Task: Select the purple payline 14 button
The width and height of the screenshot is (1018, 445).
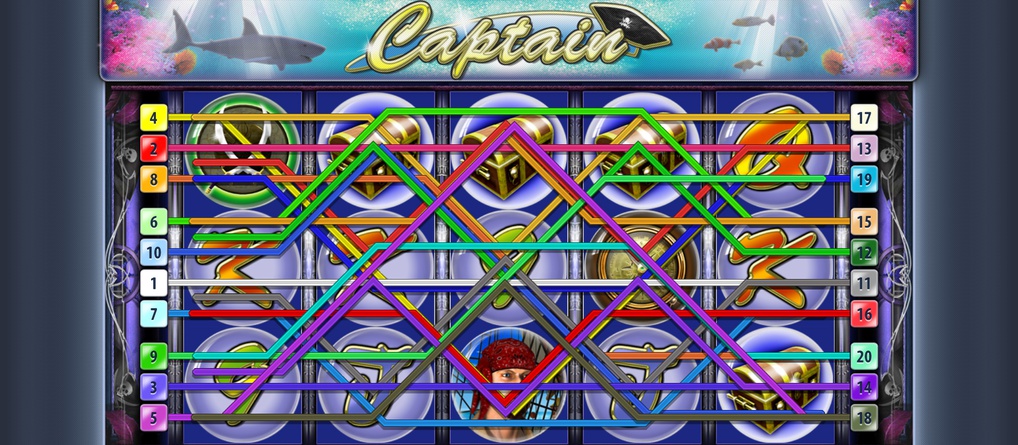Action: [x=864, y=385]
